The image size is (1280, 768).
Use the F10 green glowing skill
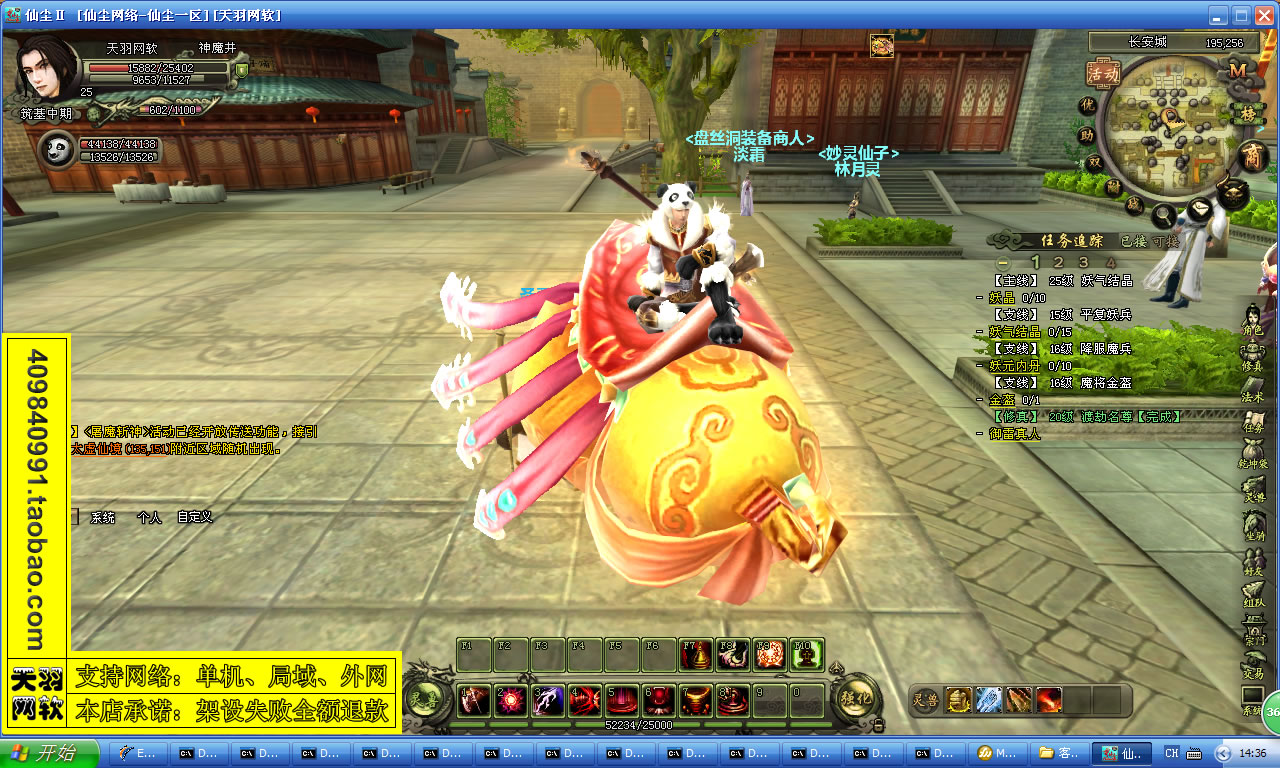[x=808, y=654]
